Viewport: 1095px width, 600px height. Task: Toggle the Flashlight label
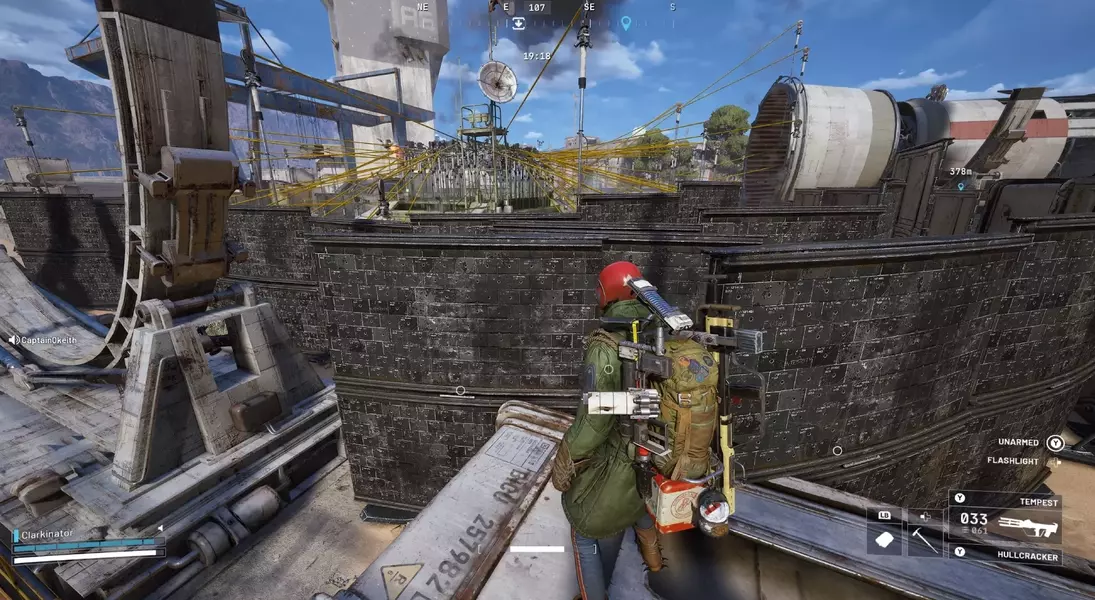1012,461
